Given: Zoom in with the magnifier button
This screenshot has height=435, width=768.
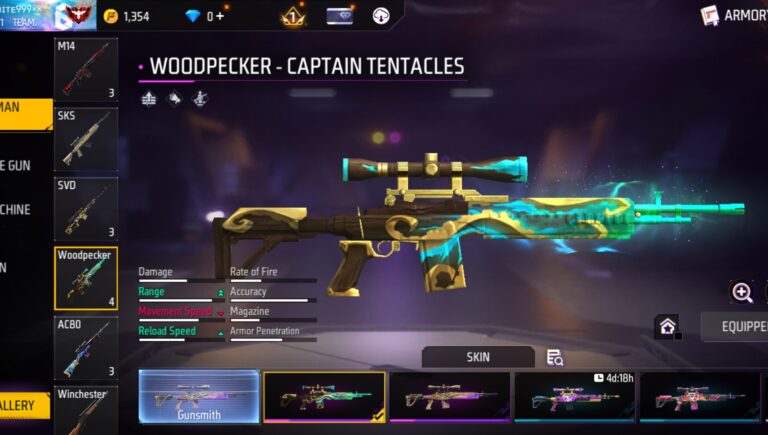Looking at the screenshot, I should 742,292.
